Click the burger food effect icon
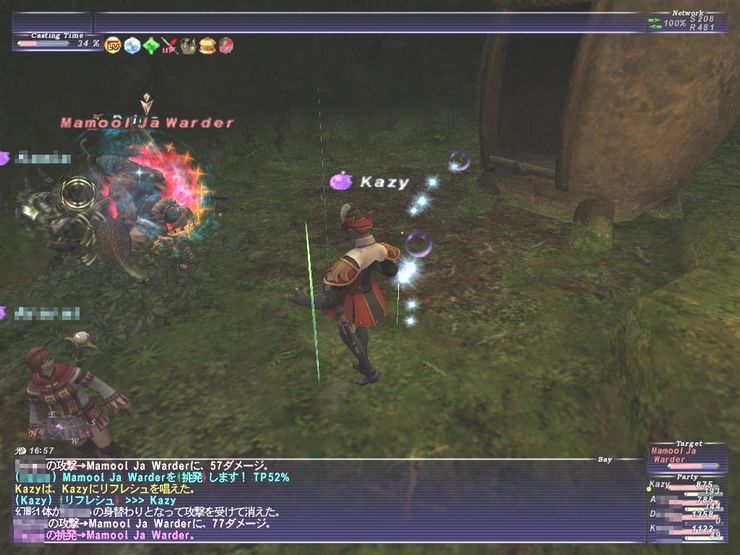Image resolution: width=740 pixels, height=555 pixels. [x=207, y=45]
